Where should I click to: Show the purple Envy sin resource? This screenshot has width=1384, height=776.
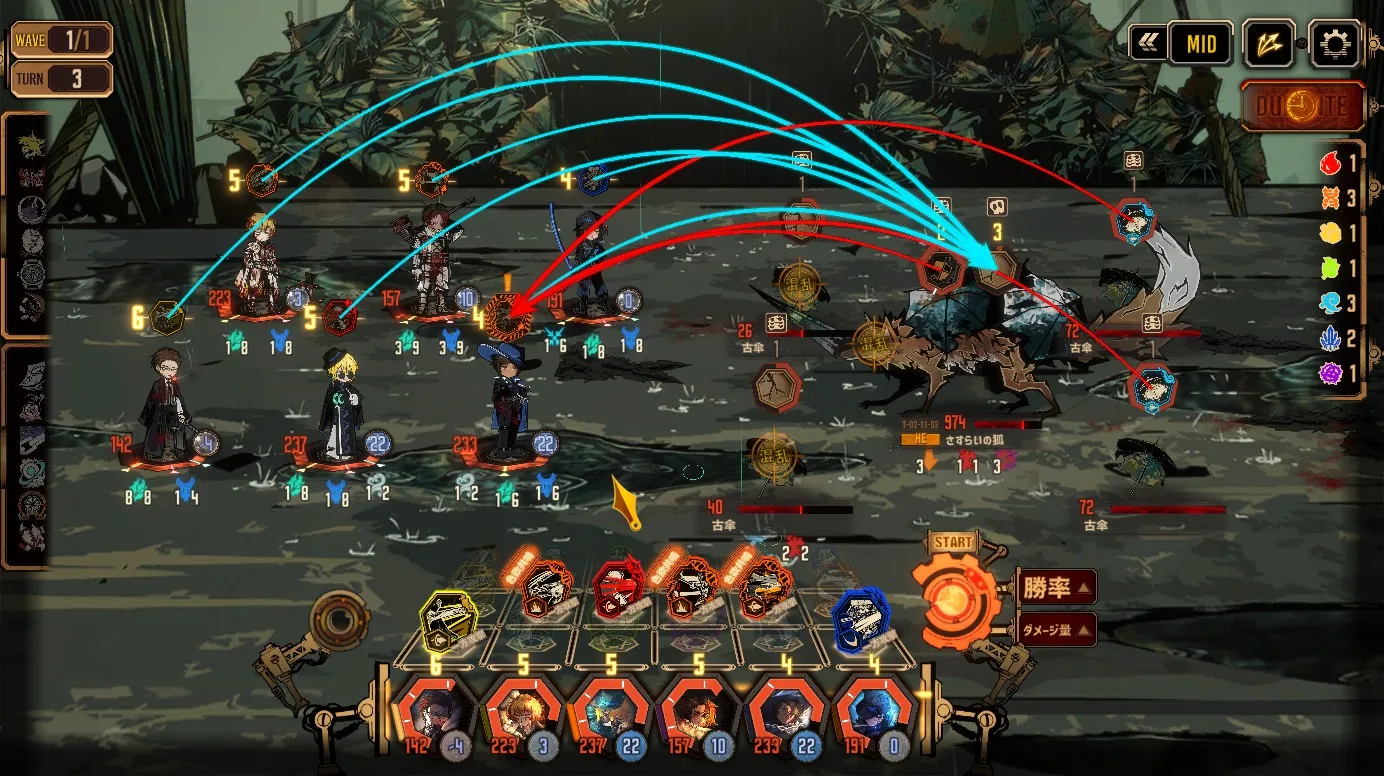pos(1330,373)
